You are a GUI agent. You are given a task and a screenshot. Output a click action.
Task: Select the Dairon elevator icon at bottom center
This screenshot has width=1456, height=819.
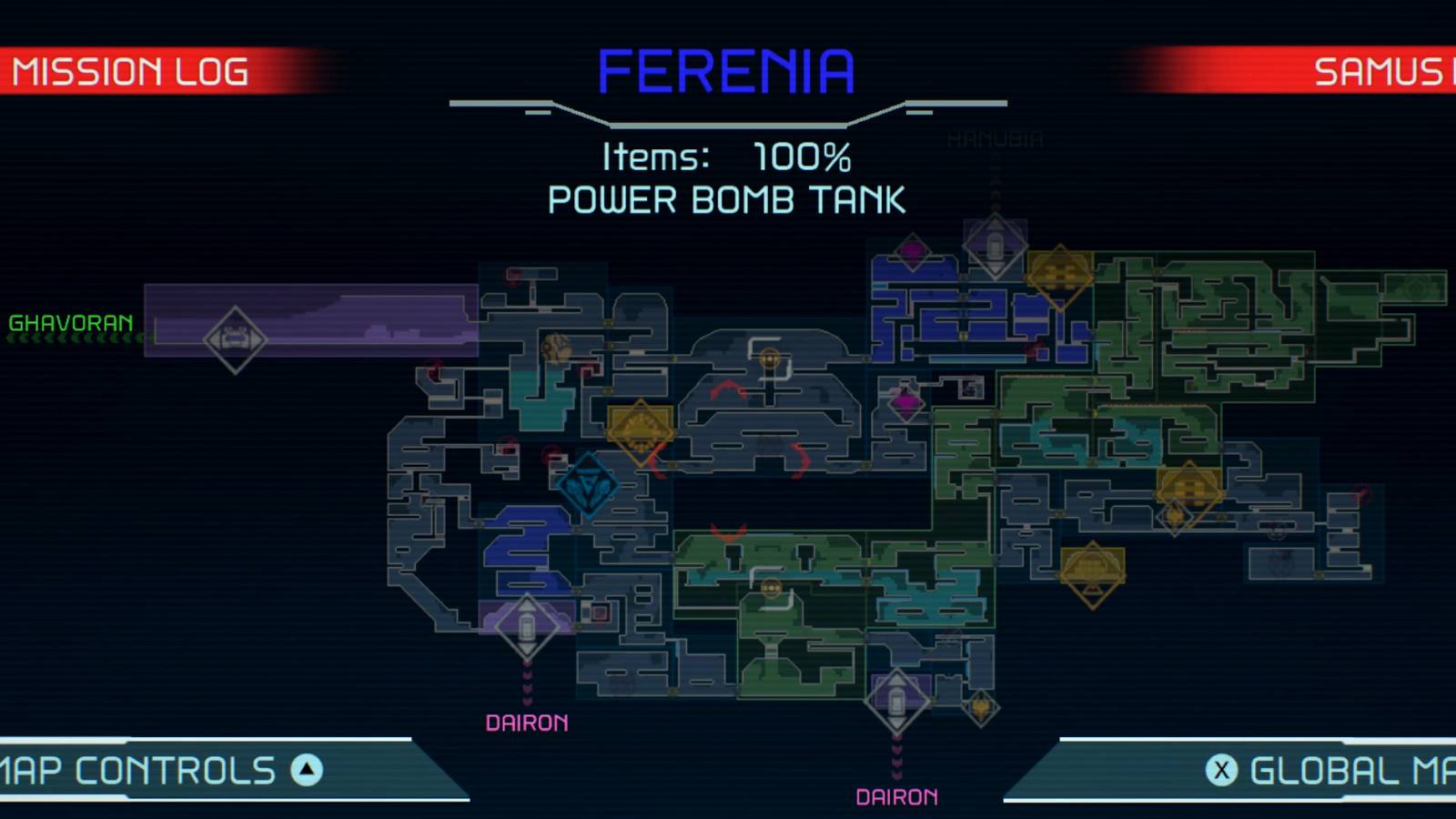895,699
